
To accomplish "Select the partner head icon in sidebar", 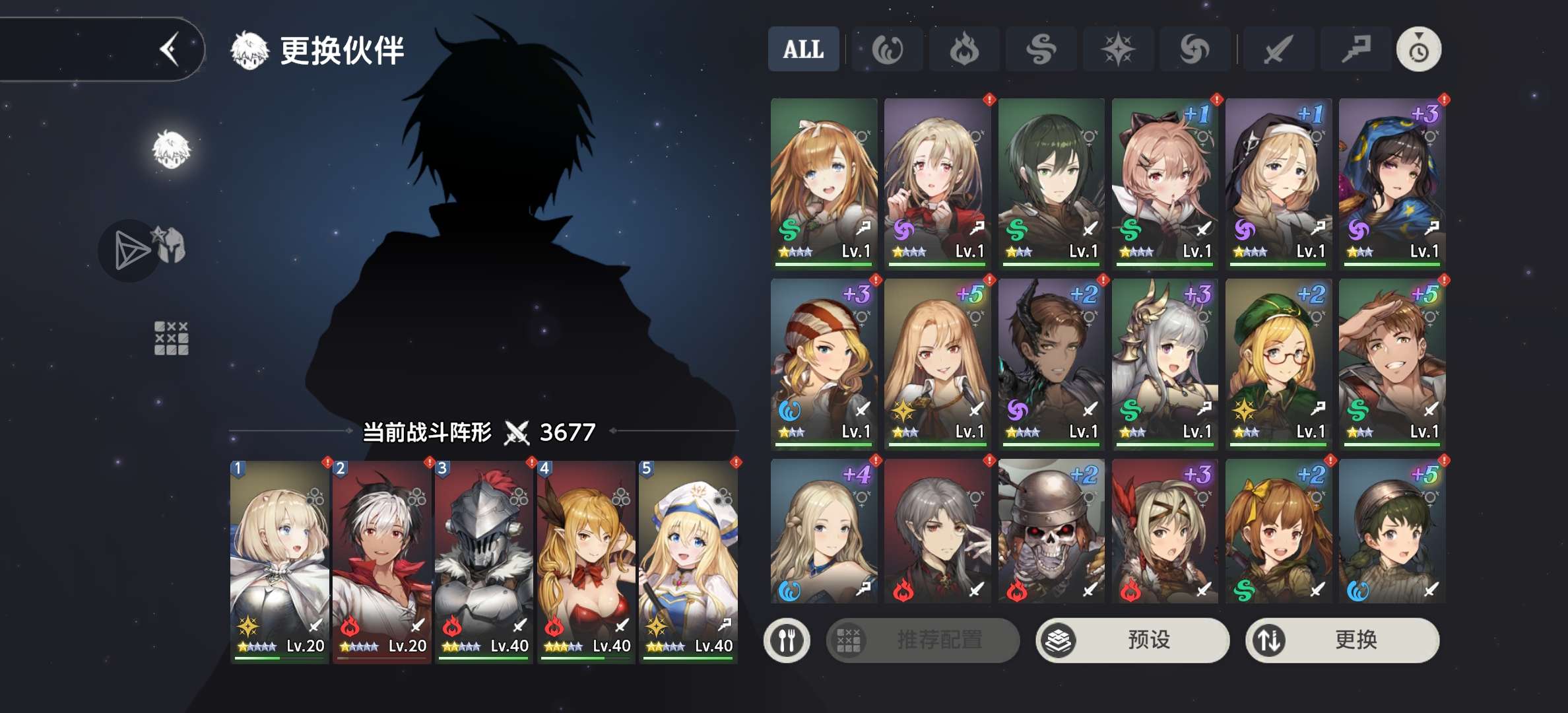I will (x=172, y=149).
